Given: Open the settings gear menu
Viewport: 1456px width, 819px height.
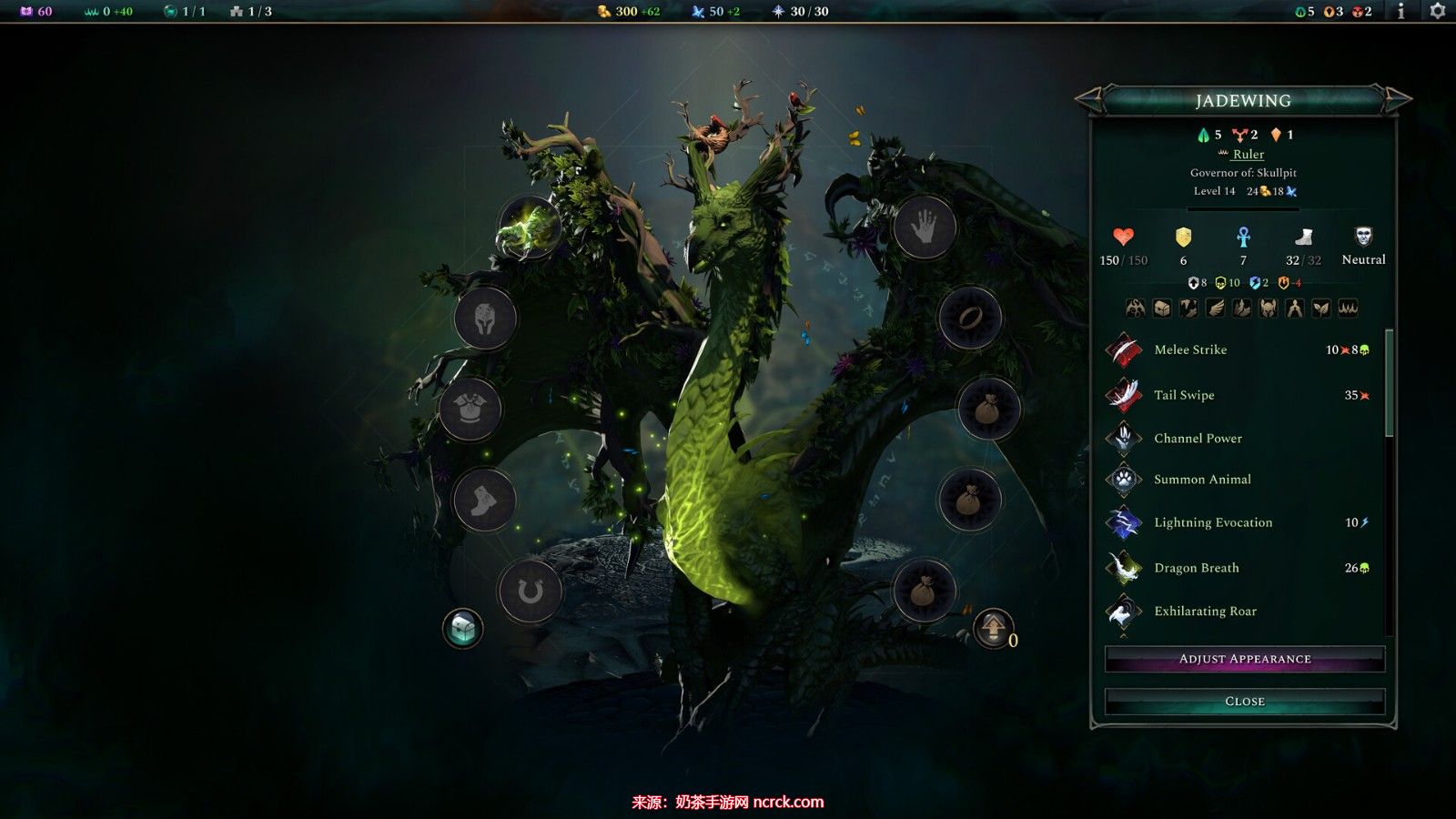Looking at the screenshot, I should (1438, 11).
